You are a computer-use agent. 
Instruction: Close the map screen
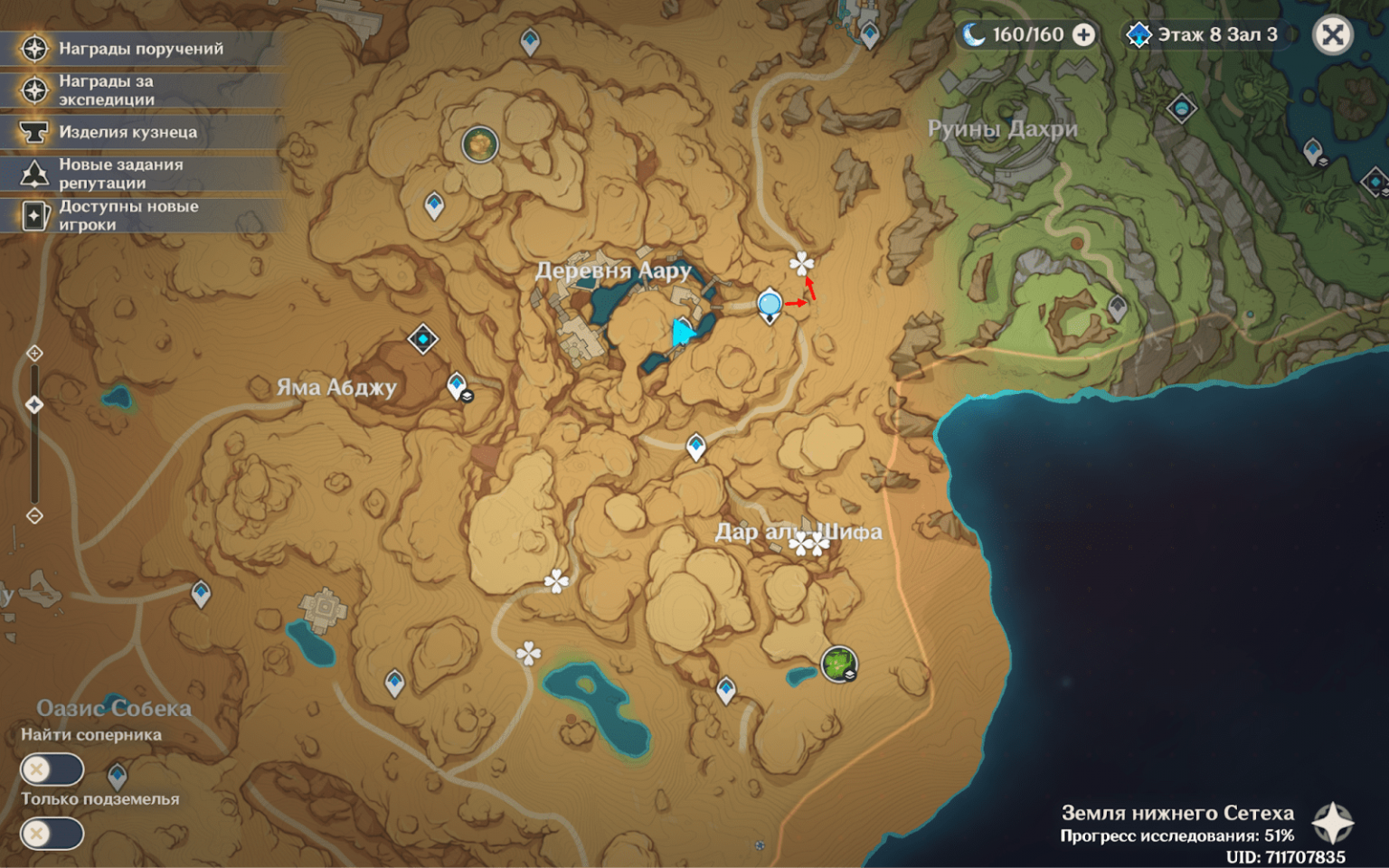tap(1332, 35)
